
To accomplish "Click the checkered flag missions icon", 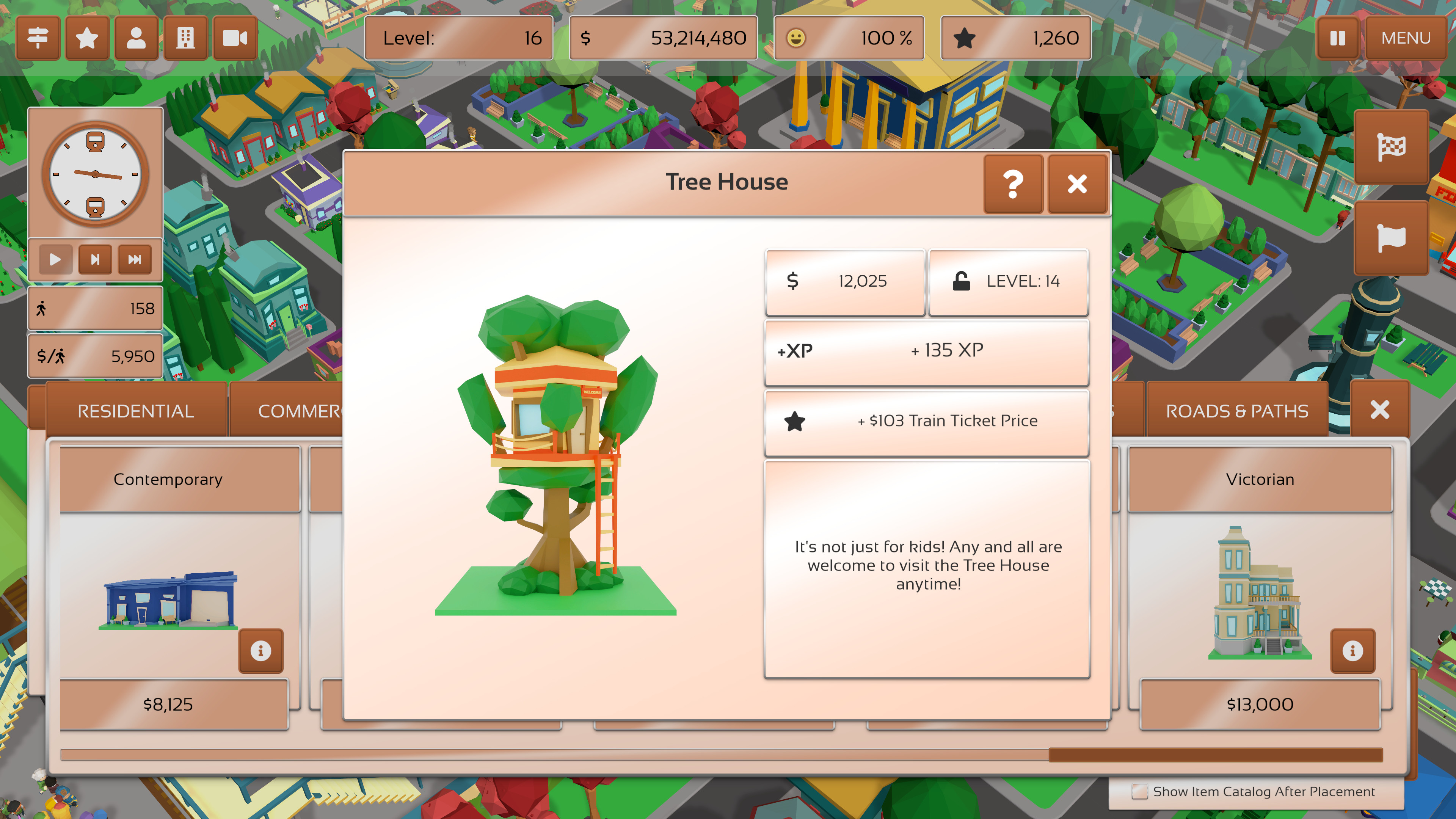I will tap(1390, 147).
